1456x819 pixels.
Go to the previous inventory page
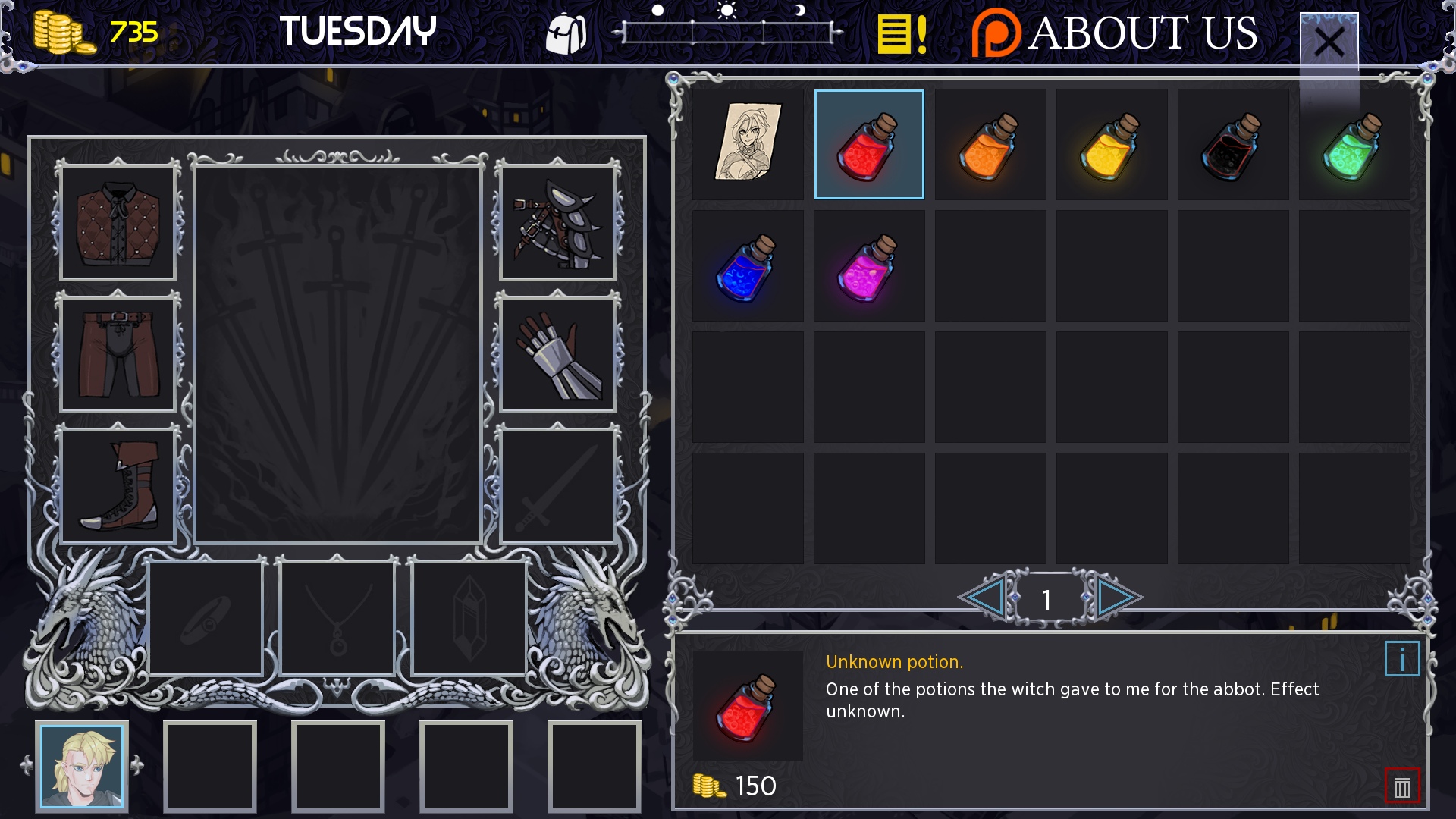coord(984,598)
